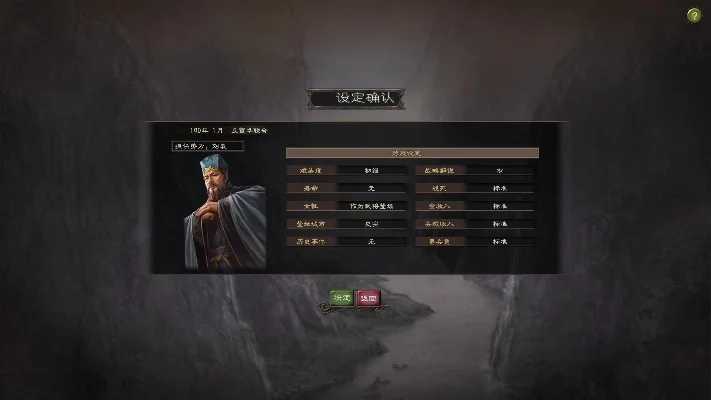Open help via the question mark icon

694,14
